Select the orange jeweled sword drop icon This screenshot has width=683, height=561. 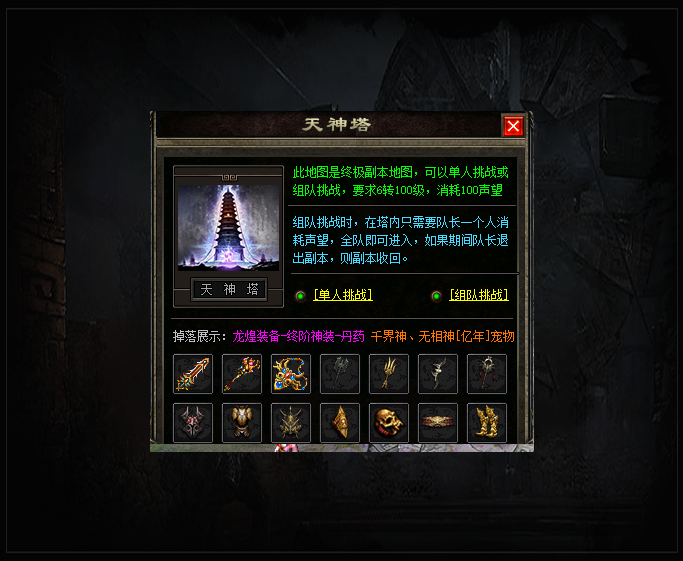click(x=193, y=374)
